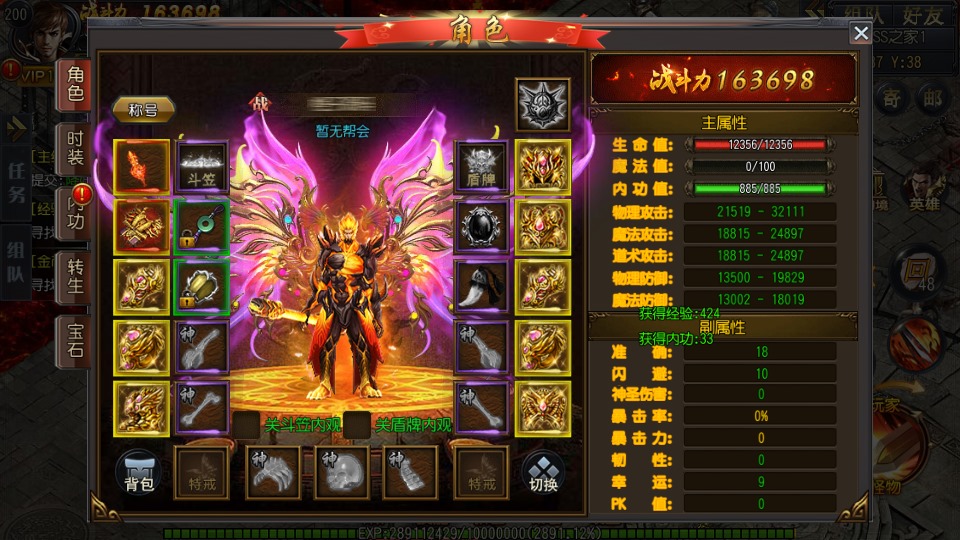Choose the flaming red weapon slot
Viewport: 960px width, 540px height.
(x=141, y=165)
